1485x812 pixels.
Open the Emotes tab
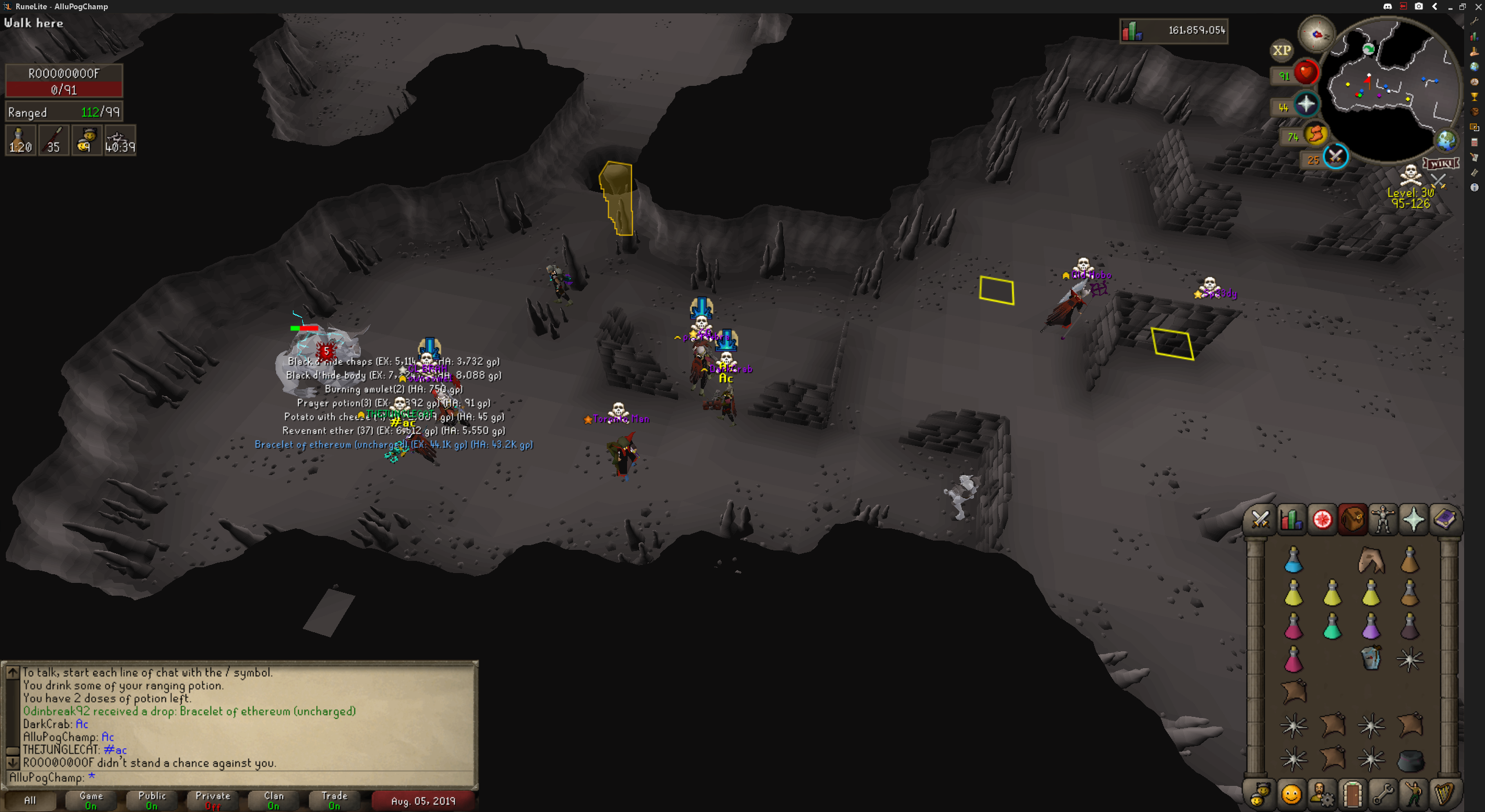pyautogui.click(x=1414, y=795)
